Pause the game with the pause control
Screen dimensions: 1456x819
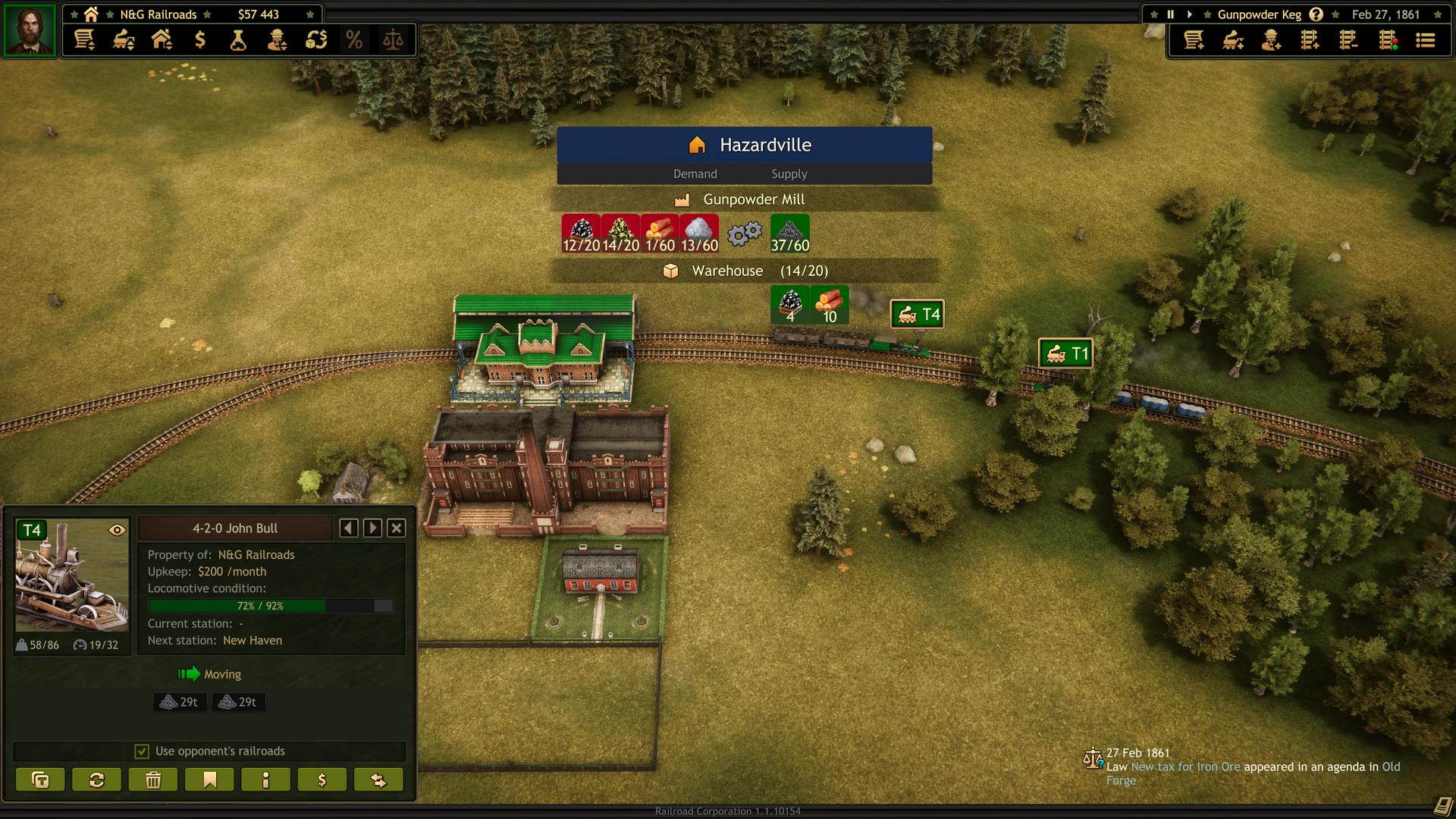(1170, 14)
